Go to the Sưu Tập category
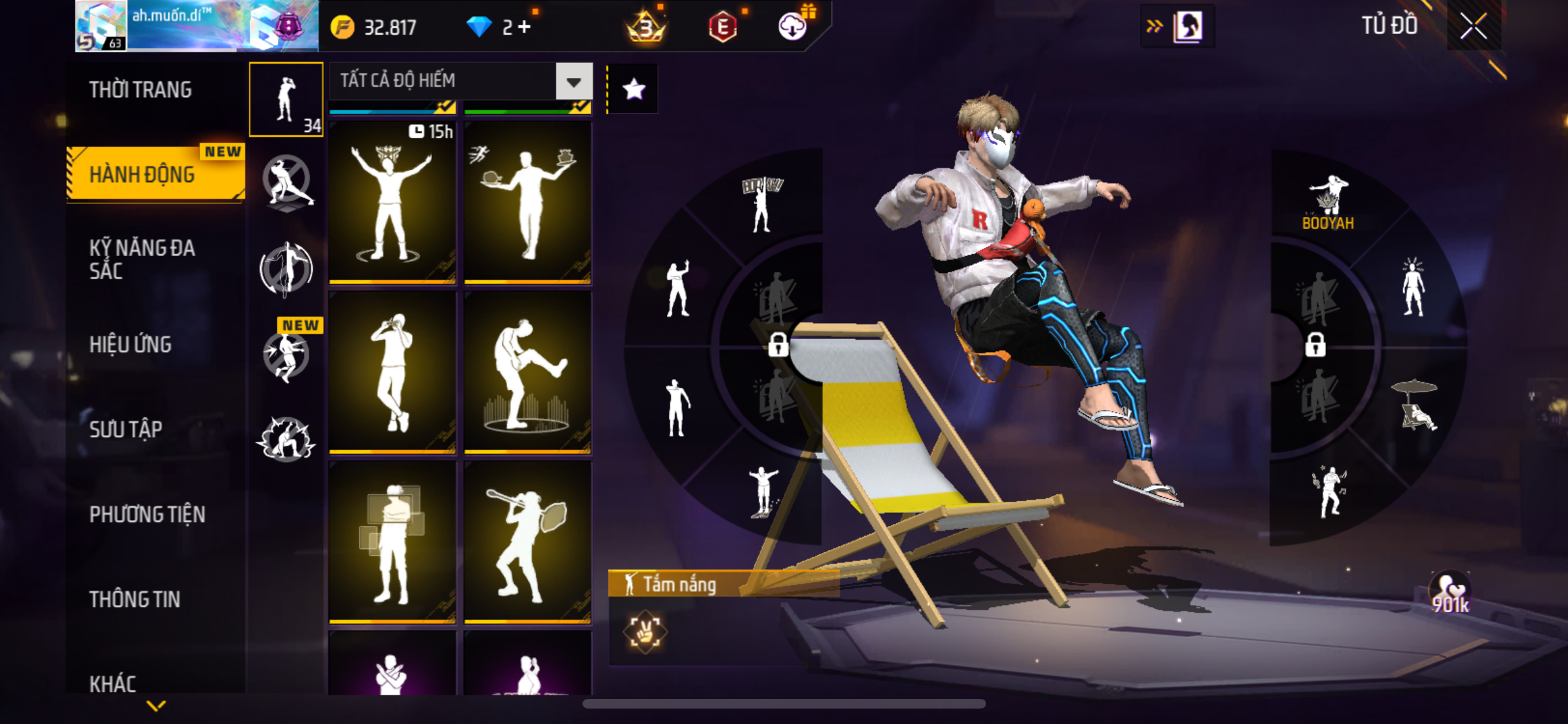Viewport: 1568px width, 724px height. (126, 429)
